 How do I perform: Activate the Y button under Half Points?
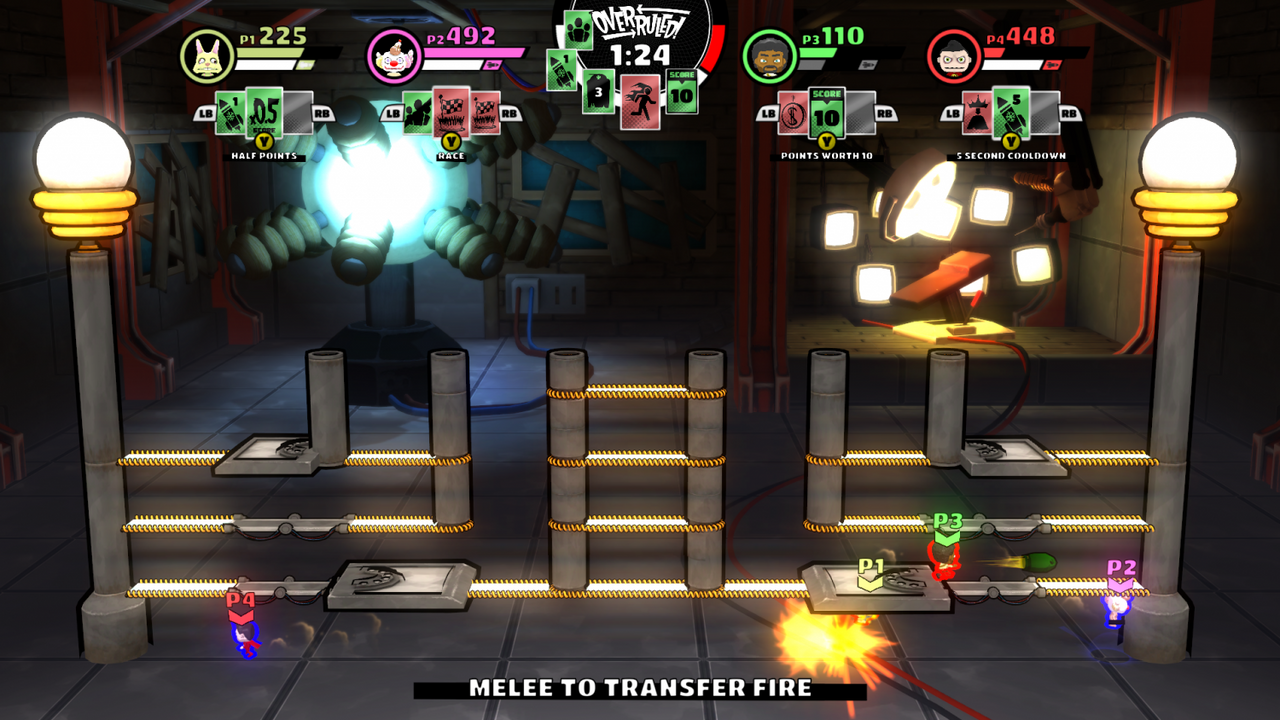click(264, 143)
